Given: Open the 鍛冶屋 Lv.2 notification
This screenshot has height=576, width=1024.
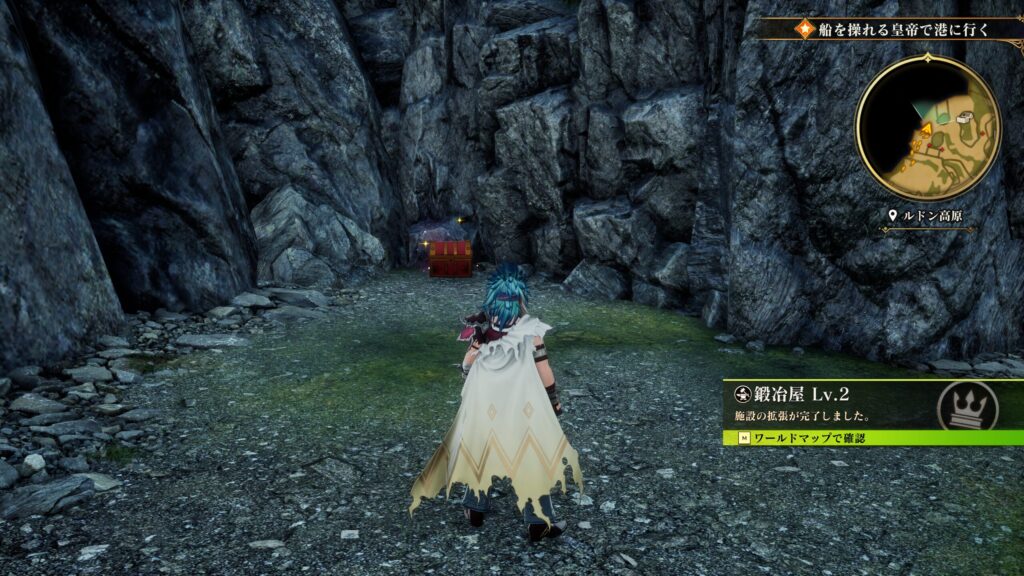Looking at the screenshot, I should (x=830, y=404).
